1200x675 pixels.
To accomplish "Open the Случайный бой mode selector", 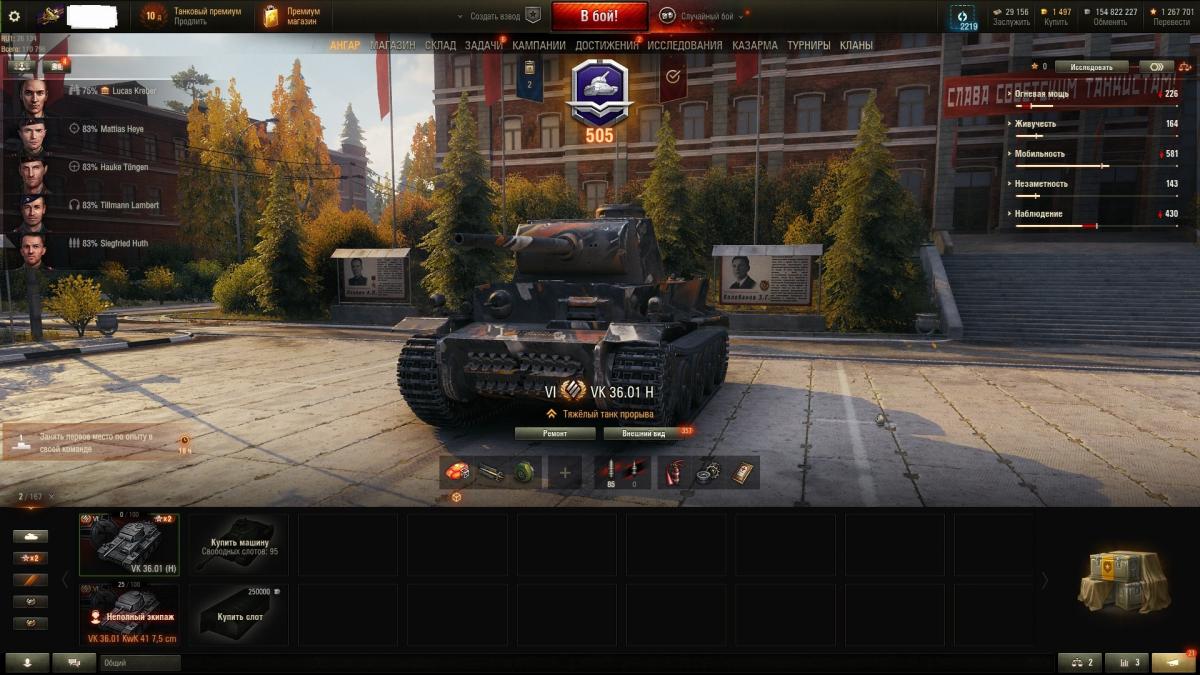I will coord(700,16).
